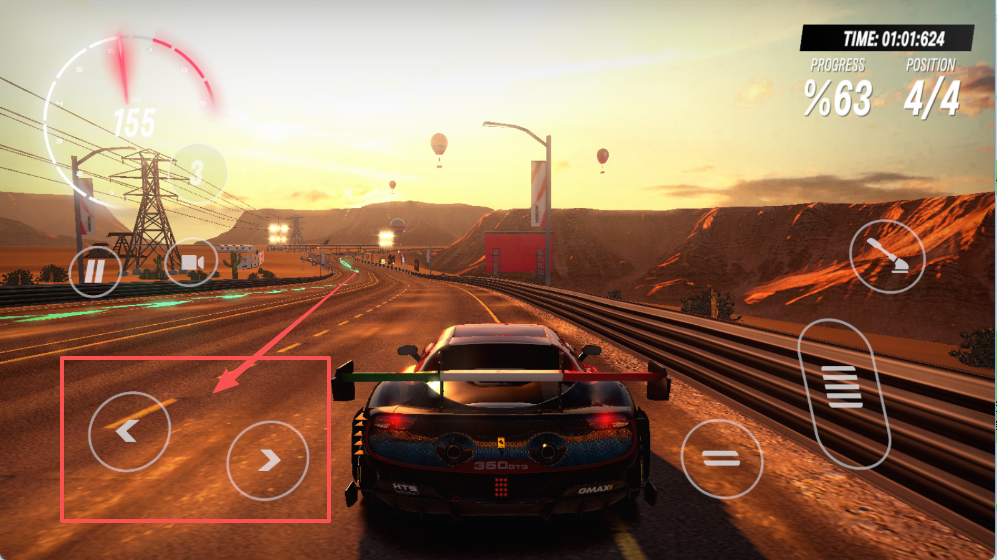Image resolution: width=997 pixels, height=560 pixels.
Task: Apply the brake pedal button
Action: click(721, 459)
